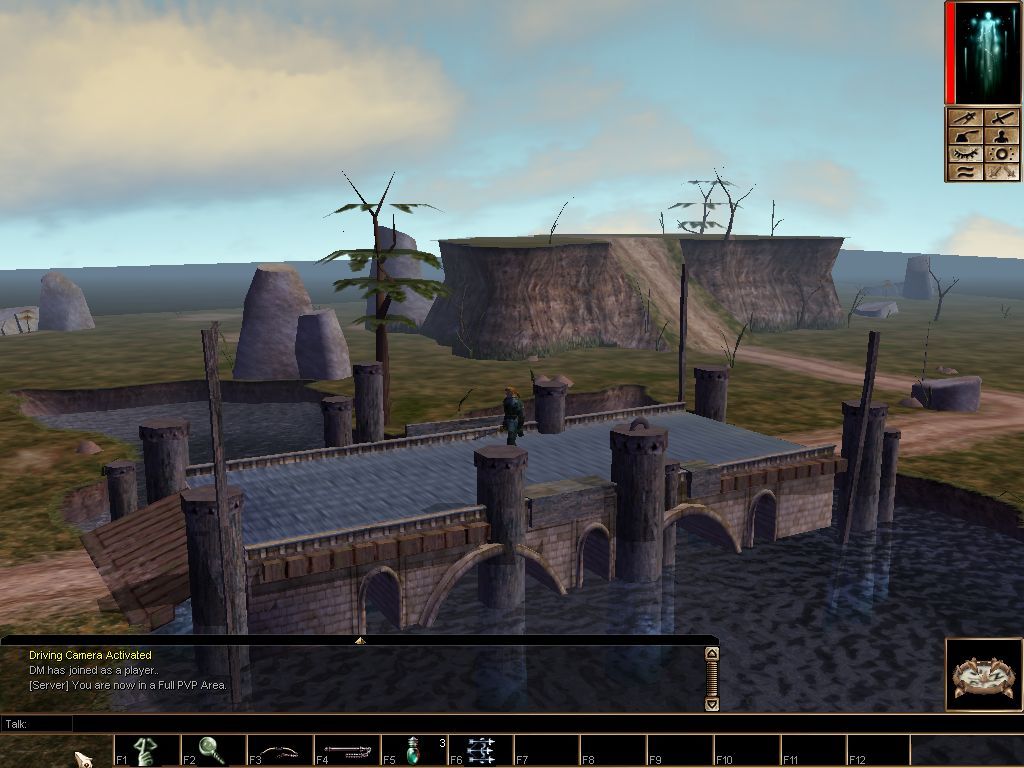Click the character portrait with glowing figure
The height and width of the screenshot is (768, 1024).
985,52
